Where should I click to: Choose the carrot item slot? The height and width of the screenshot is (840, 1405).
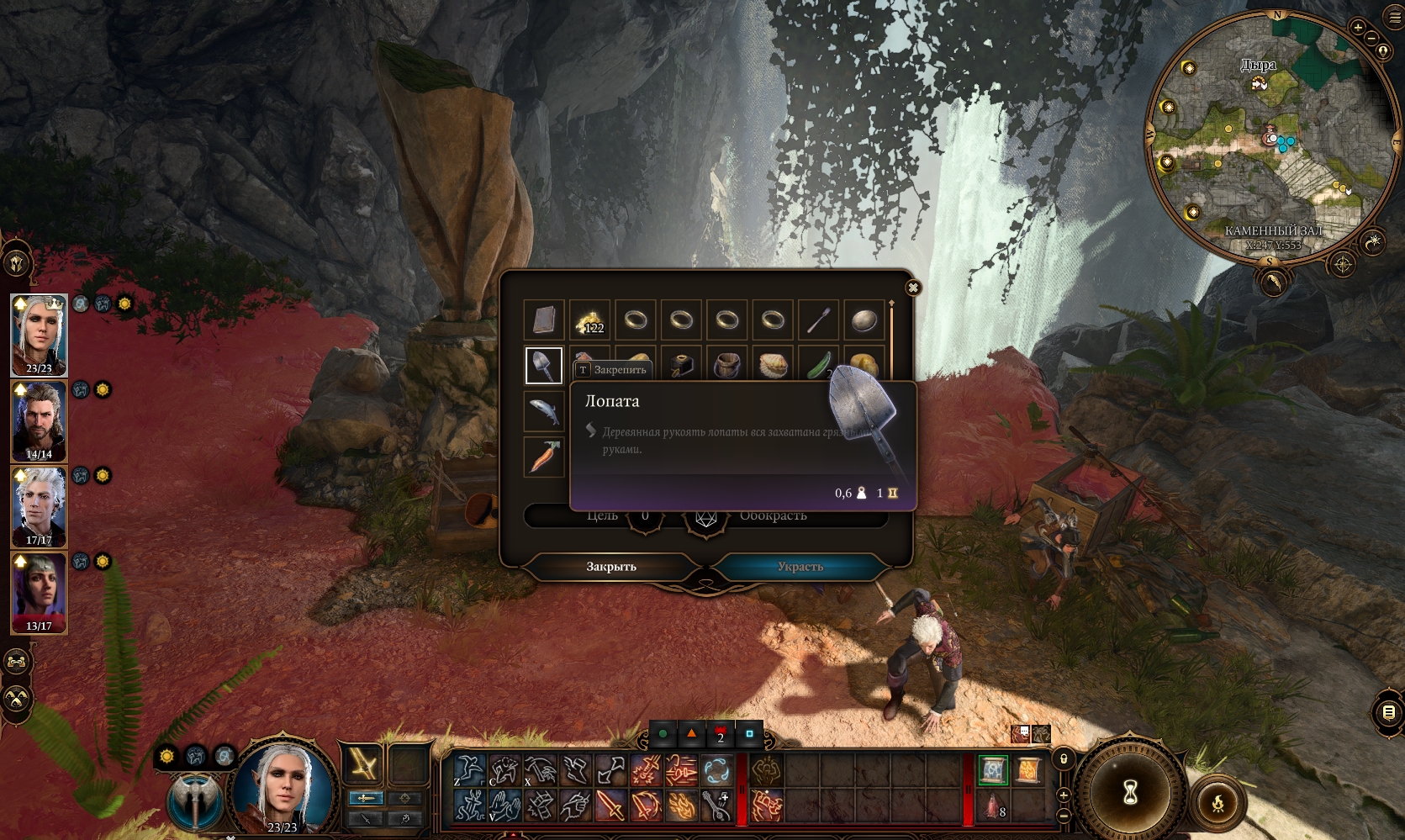click(543, 457)
